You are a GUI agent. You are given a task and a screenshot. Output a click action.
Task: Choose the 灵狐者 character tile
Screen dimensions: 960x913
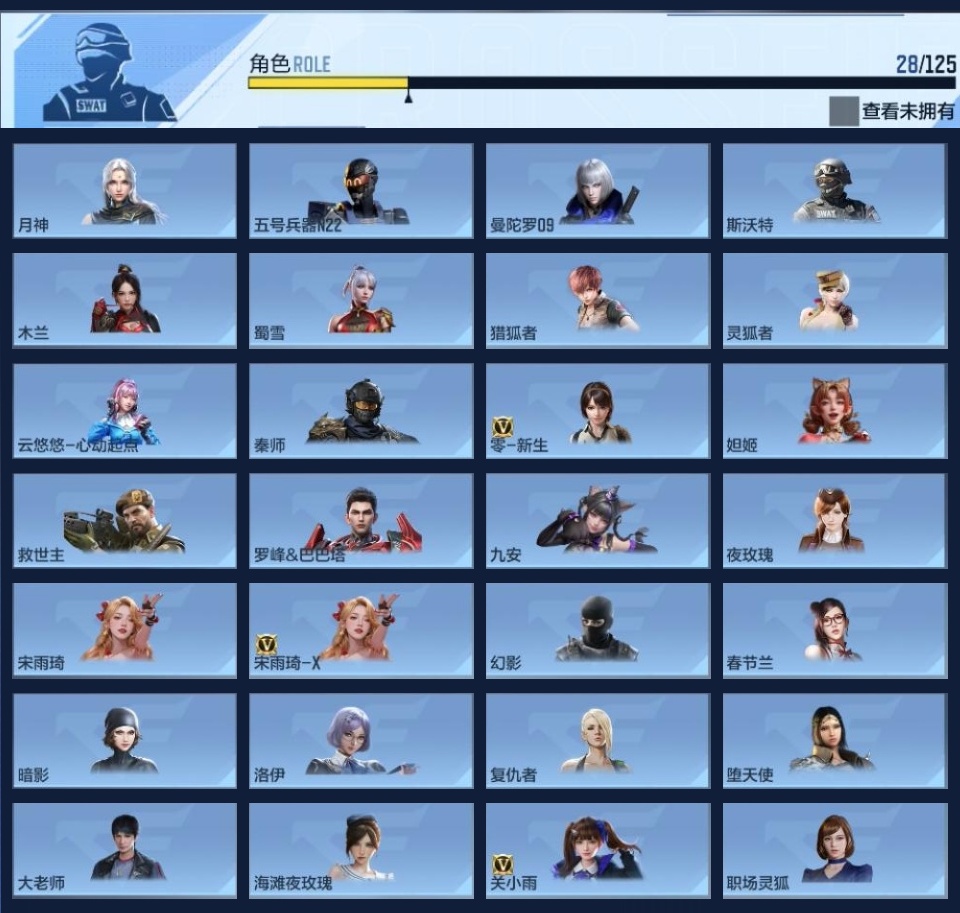pyautogui.click(x=835, y=300)
